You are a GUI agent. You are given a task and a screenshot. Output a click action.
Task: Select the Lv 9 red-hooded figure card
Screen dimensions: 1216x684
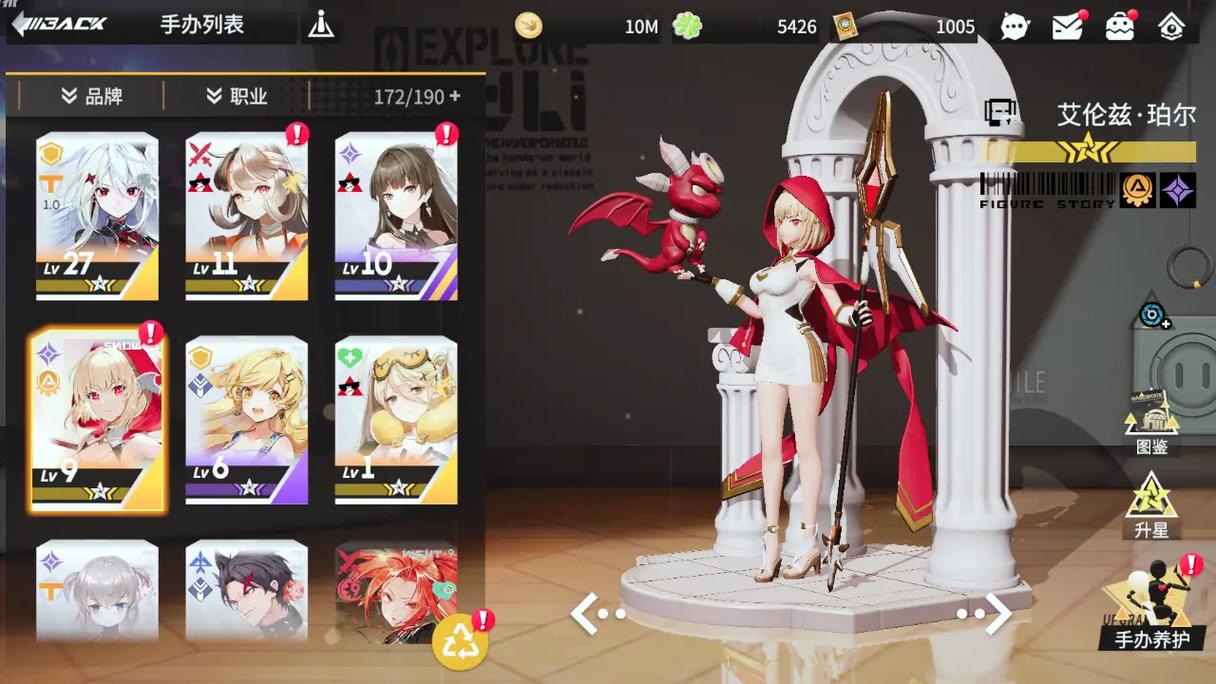coord(97,420)
